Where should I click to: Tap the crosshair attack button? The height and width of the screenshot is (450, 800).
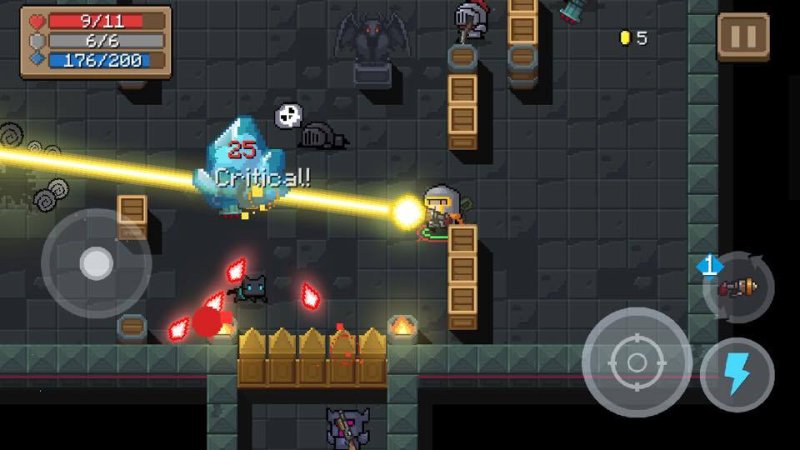coord(636,361)
